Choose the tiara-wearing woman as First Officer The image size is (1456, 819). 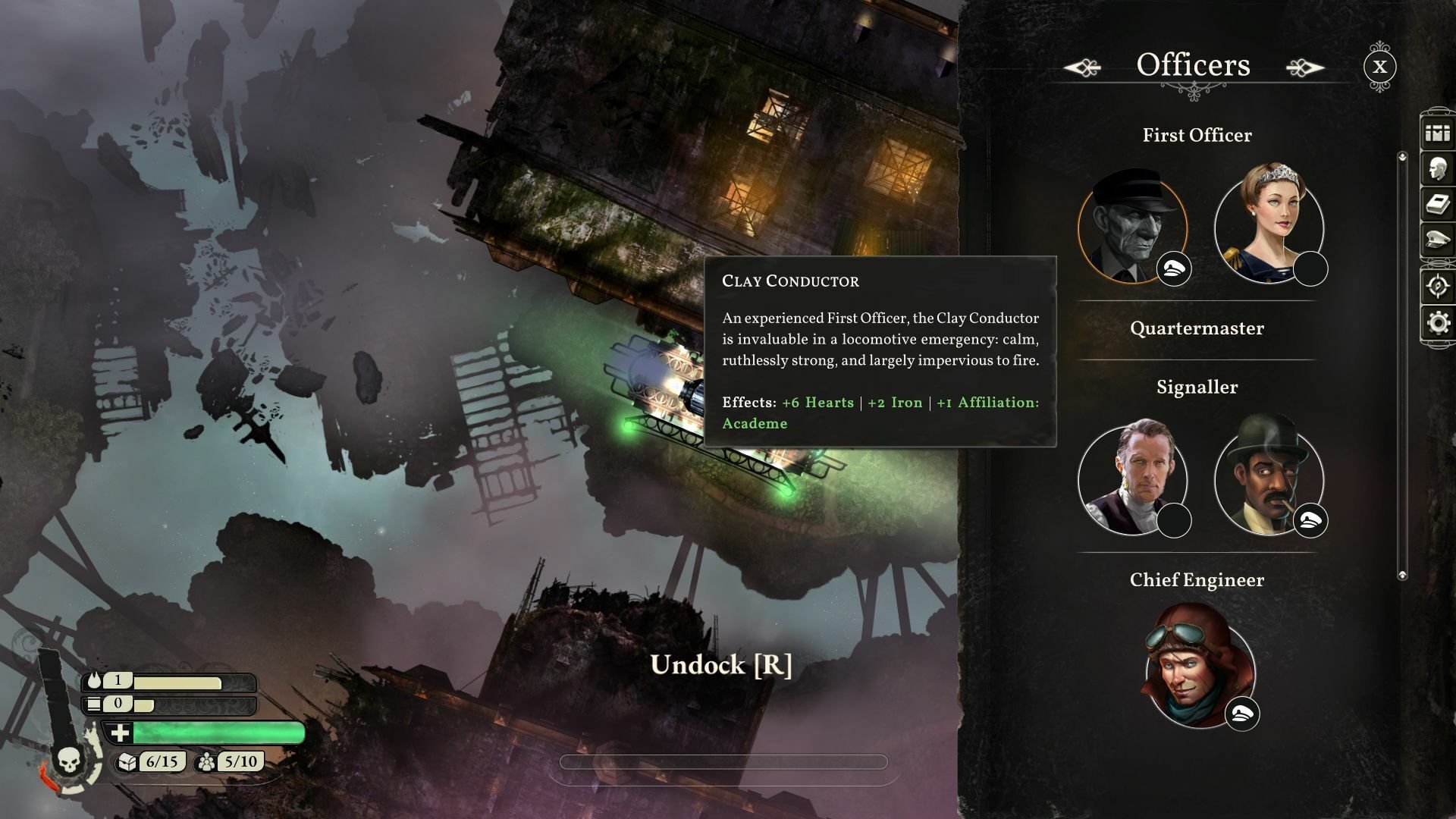(1269, 225)
